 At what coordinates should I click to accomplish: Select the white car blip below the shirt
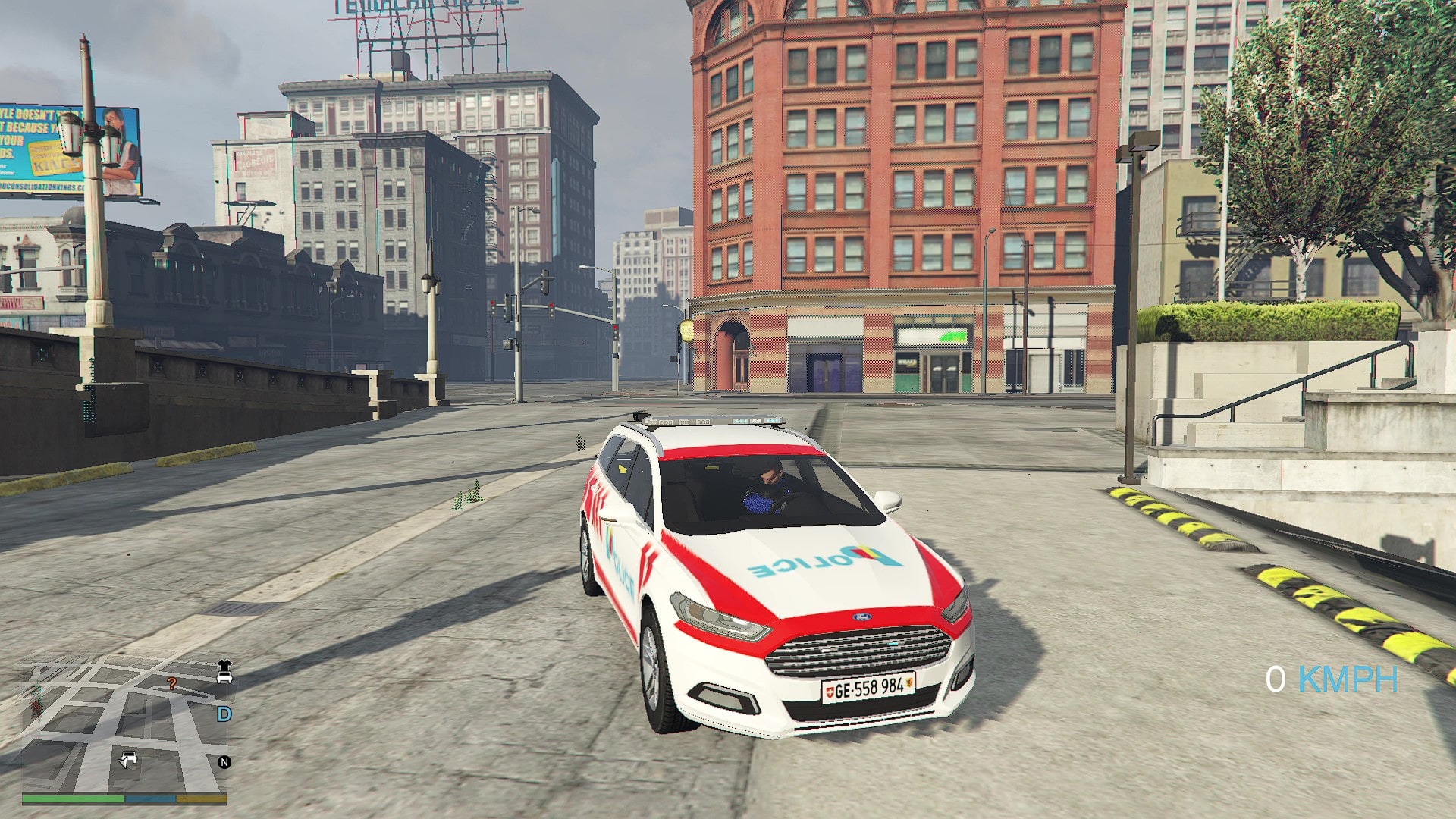(224, 678)
